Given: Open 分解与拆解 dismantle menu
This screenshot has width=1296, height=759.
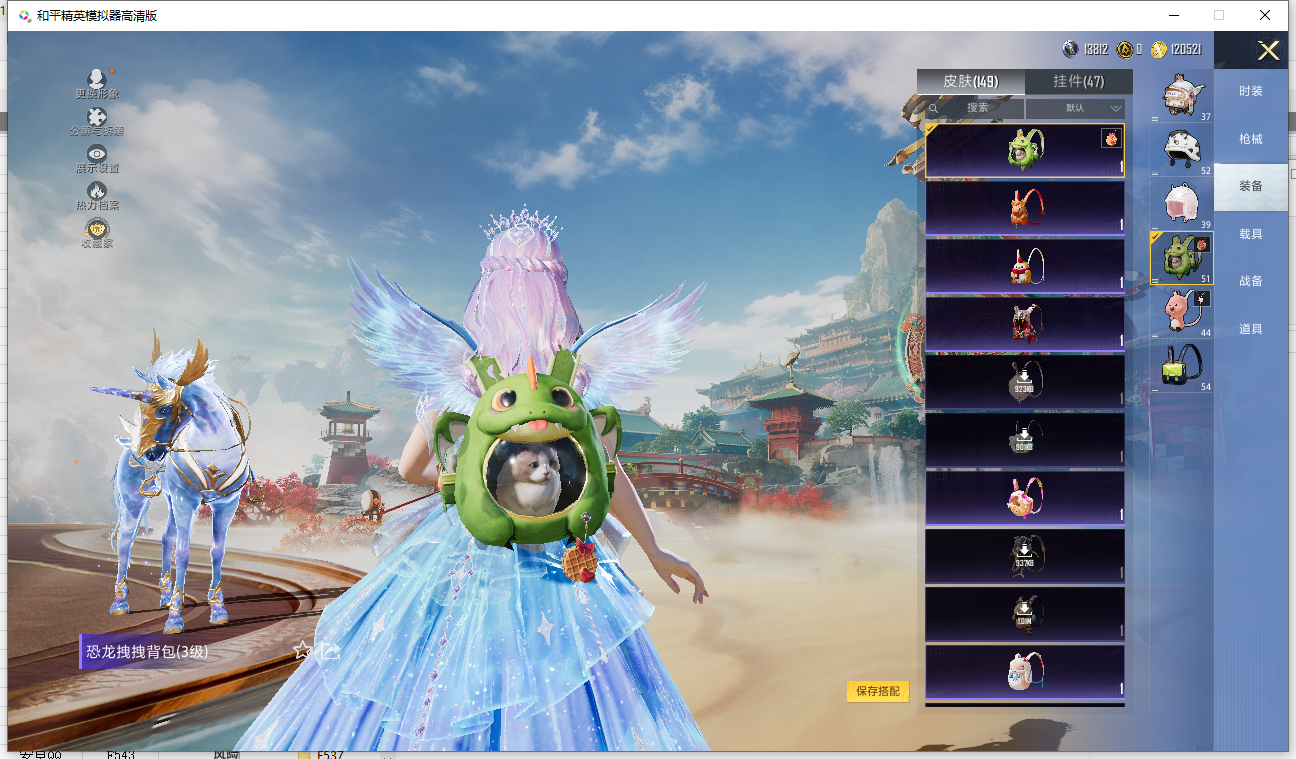Looking at the screenshot, I should (x=97, y=122).
